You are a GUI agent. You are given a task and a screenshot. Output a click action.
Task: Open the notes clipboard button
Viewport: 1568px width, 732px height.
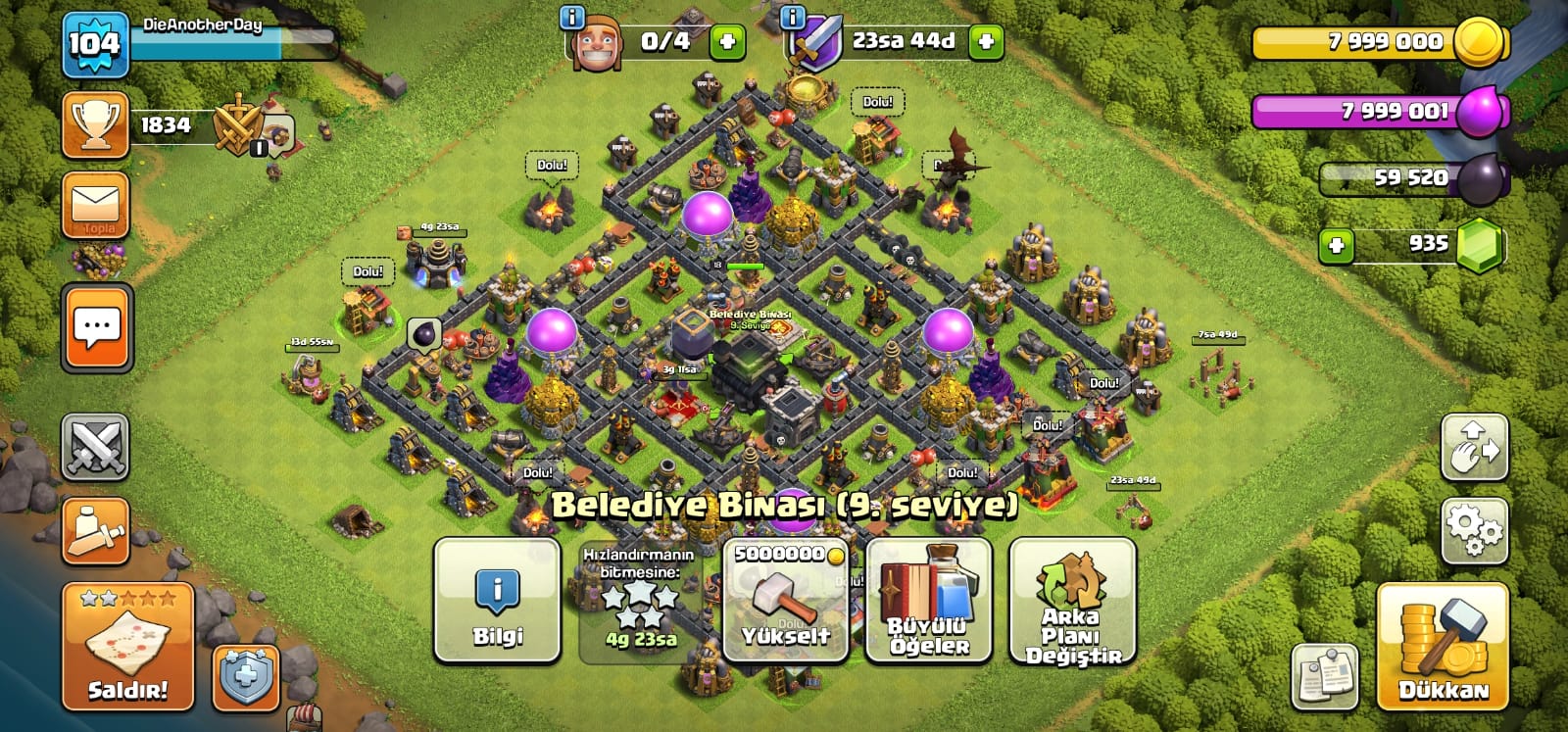click(1324, 676)
